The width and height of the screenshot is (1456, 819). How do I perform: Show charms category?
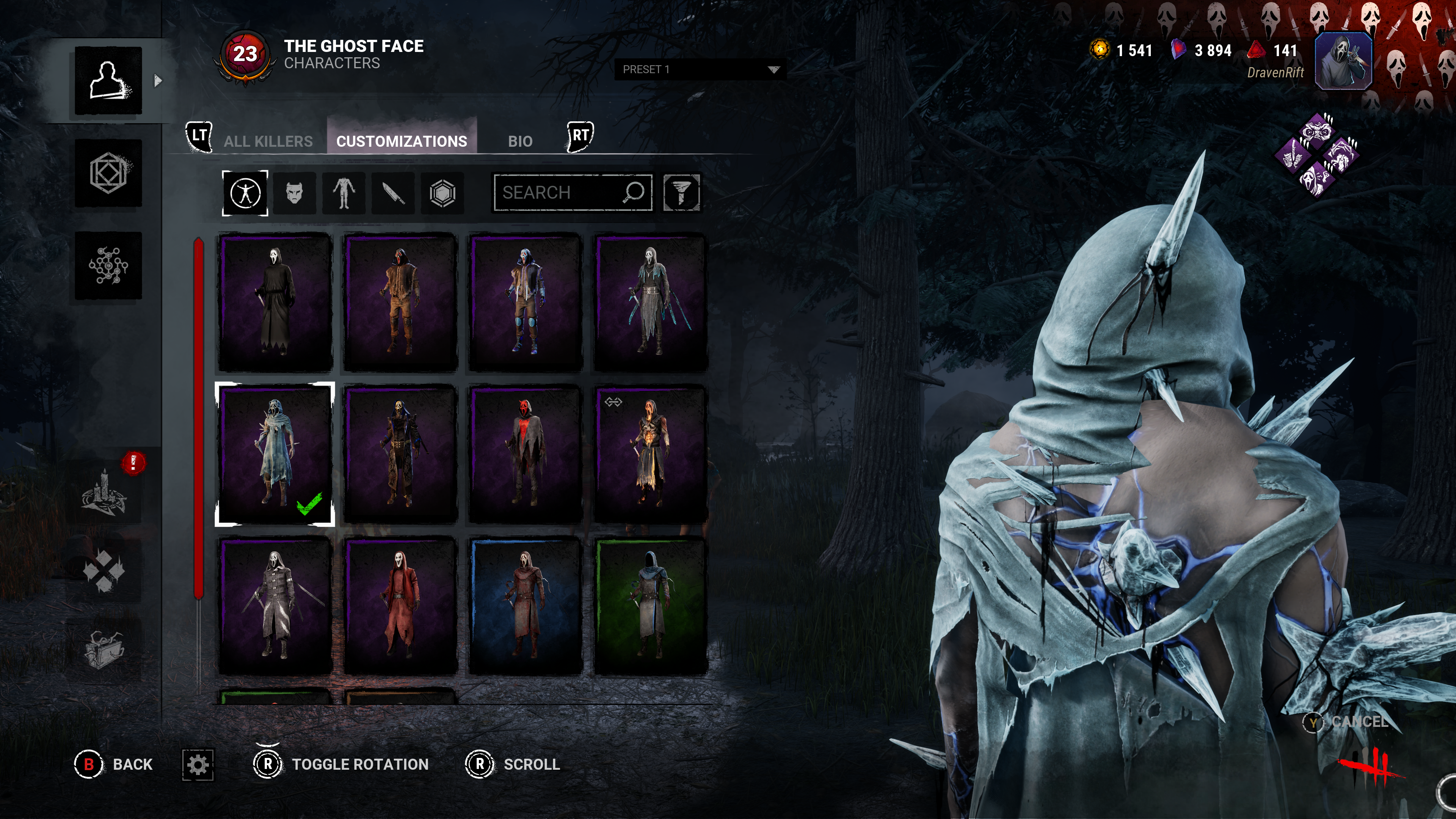442,193
